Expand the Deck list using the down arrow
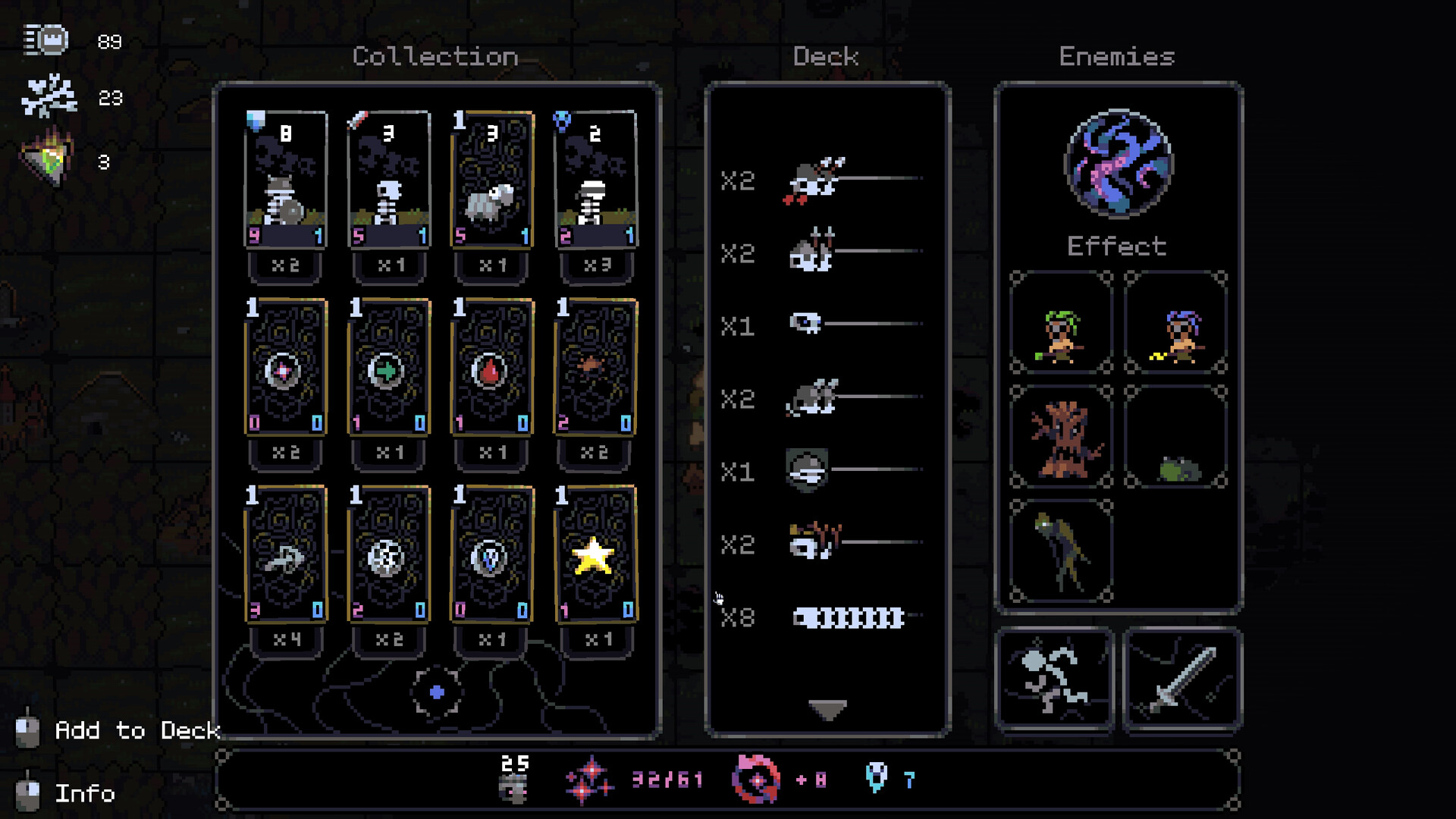 [x=827, y=710]
